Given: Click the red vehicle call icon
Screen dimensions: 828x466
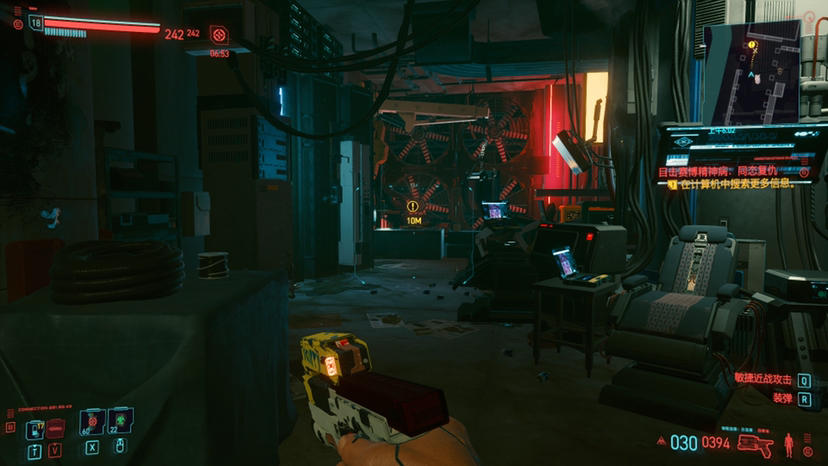Looking at the screenshot, I should (56, 427).
